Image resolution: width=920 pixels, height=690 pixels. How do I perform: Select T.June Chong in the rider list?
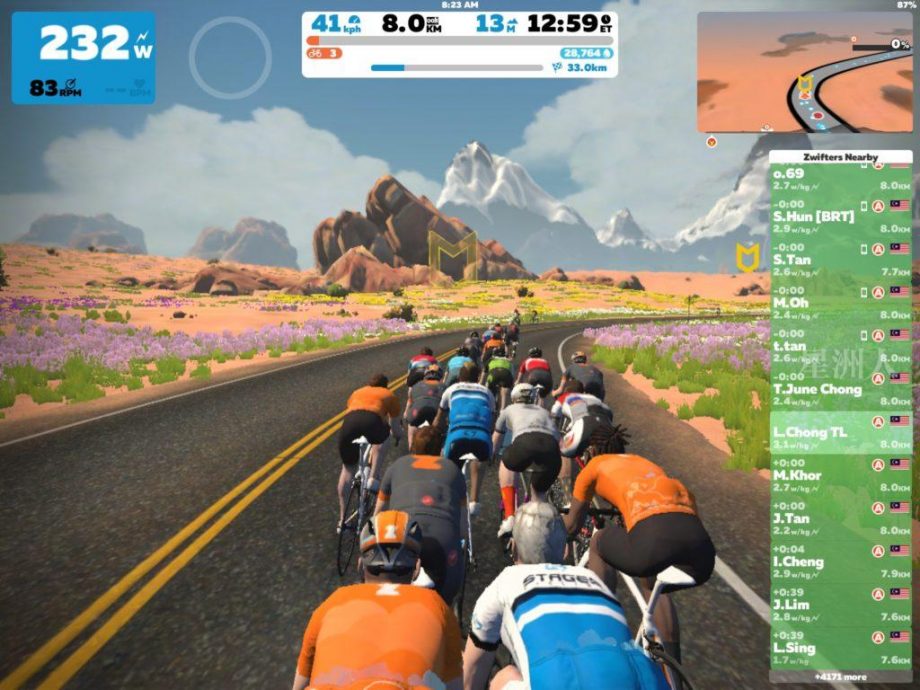tap(840, 389)
